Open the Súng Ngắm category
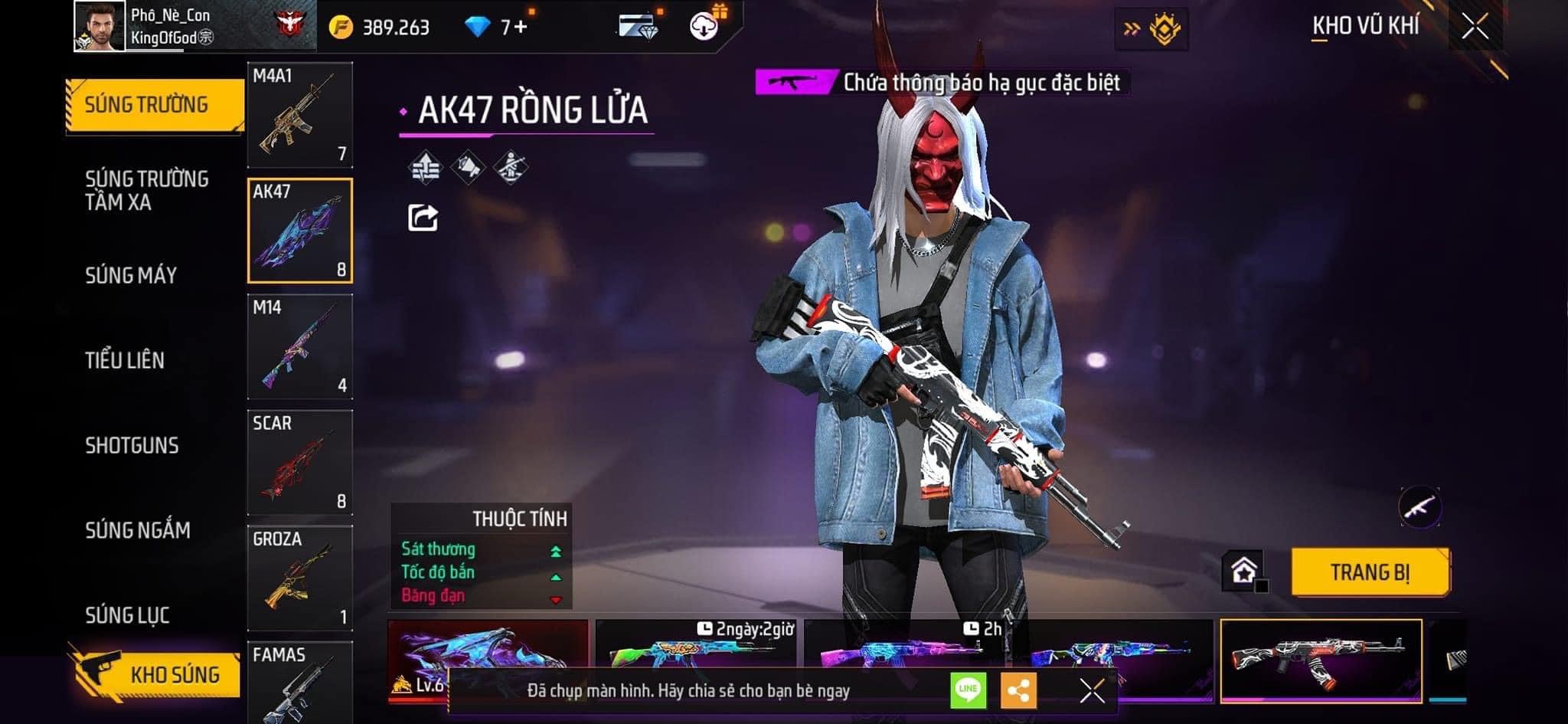The height and width of the screenshot is (724, 1568). (138, 529)
